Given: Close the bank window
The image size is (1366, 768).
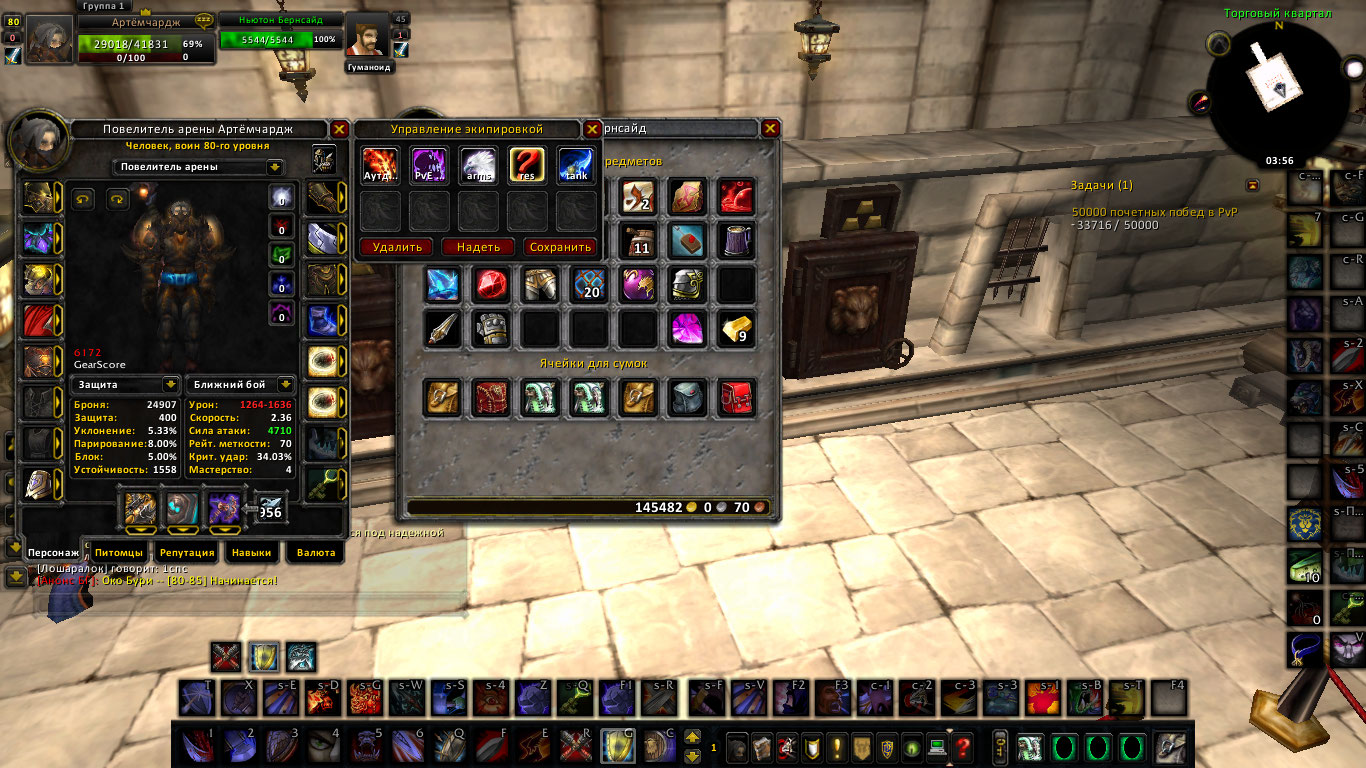Looking at the screenshot, I should coord(770,129).
